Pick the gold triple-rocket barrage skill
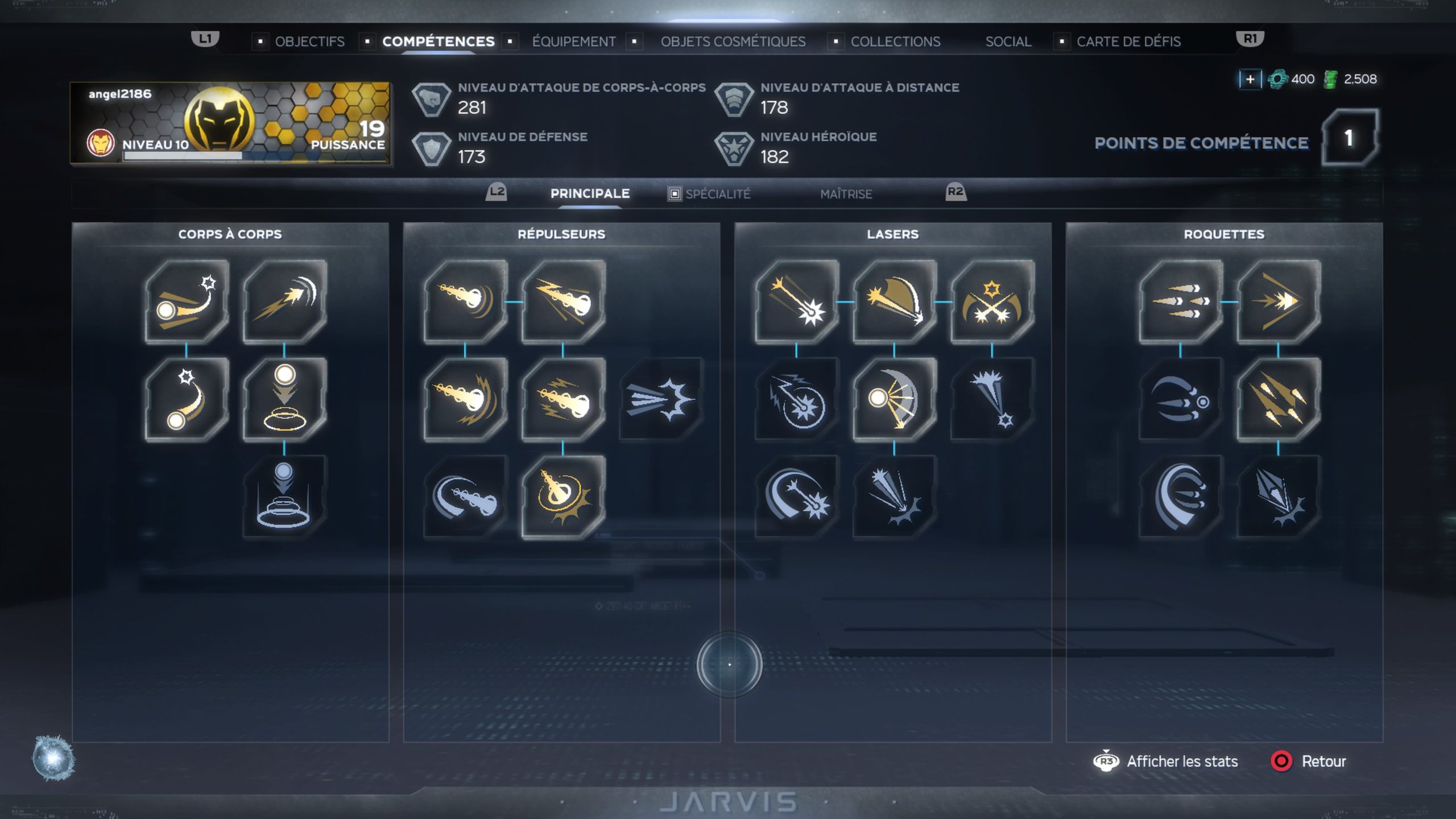The height and width of the screenshot is (819, 1456). pyautogui.click(x=1279, y=399)
